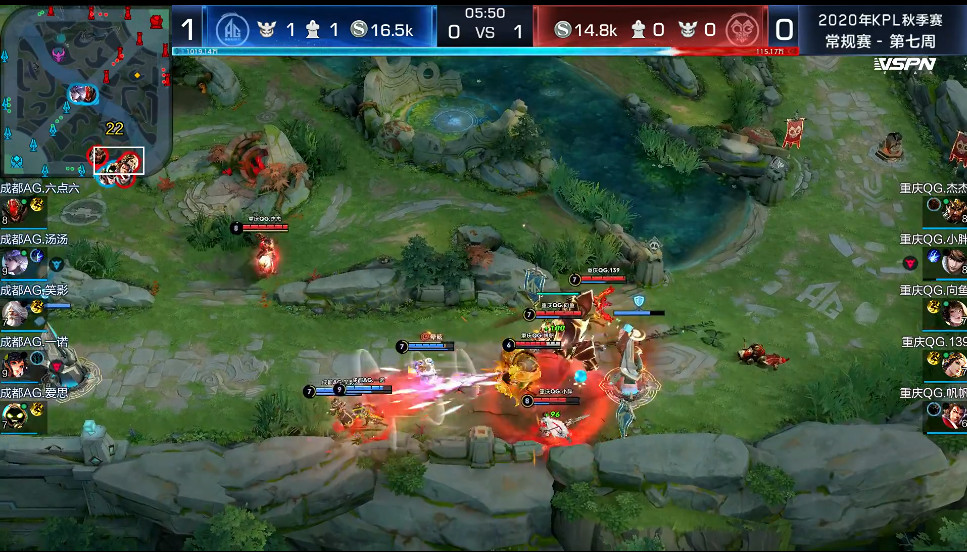
Task: Click the VSPN broadcast logo
Action: [904, 64]
